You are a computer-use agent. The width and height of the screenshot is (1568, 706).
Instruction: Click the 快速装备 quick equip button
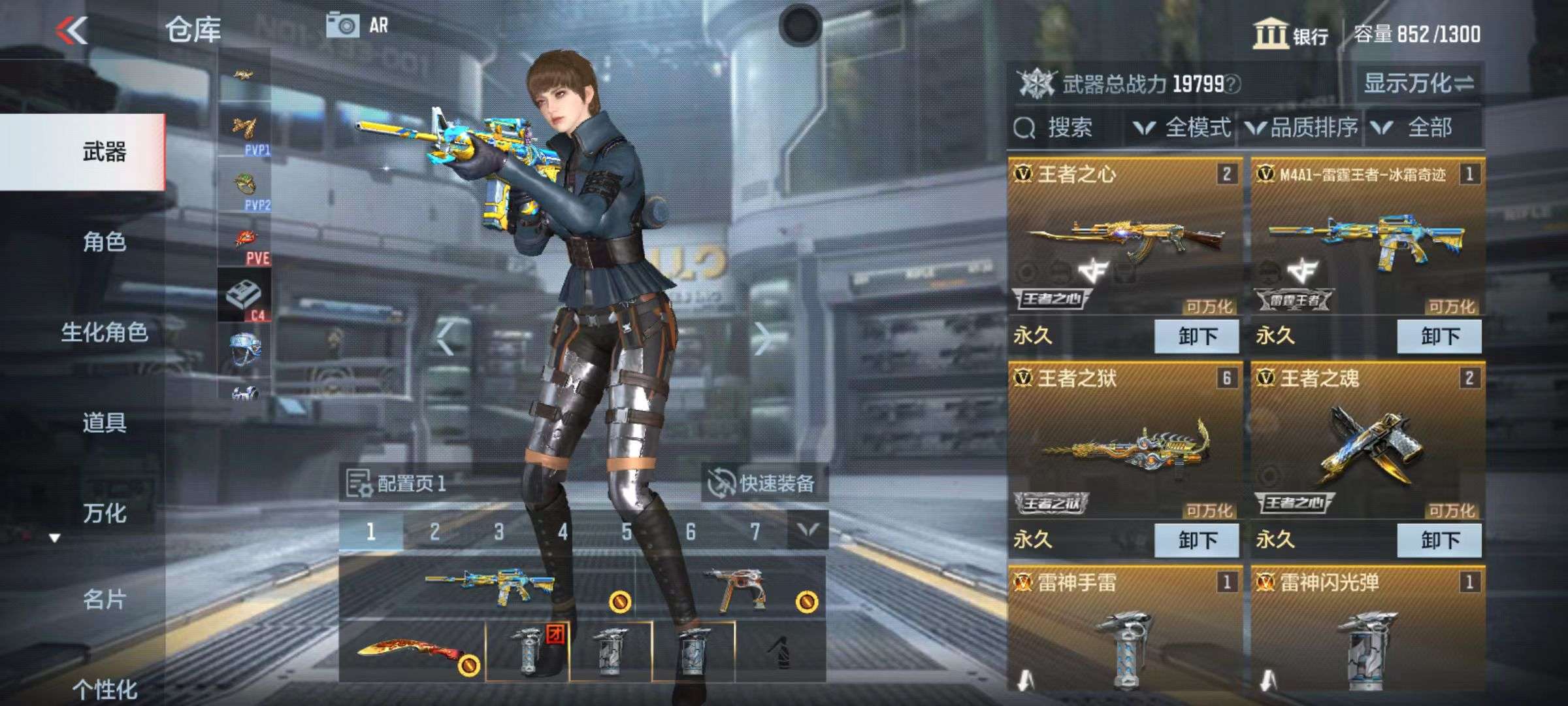pos(763,484)
